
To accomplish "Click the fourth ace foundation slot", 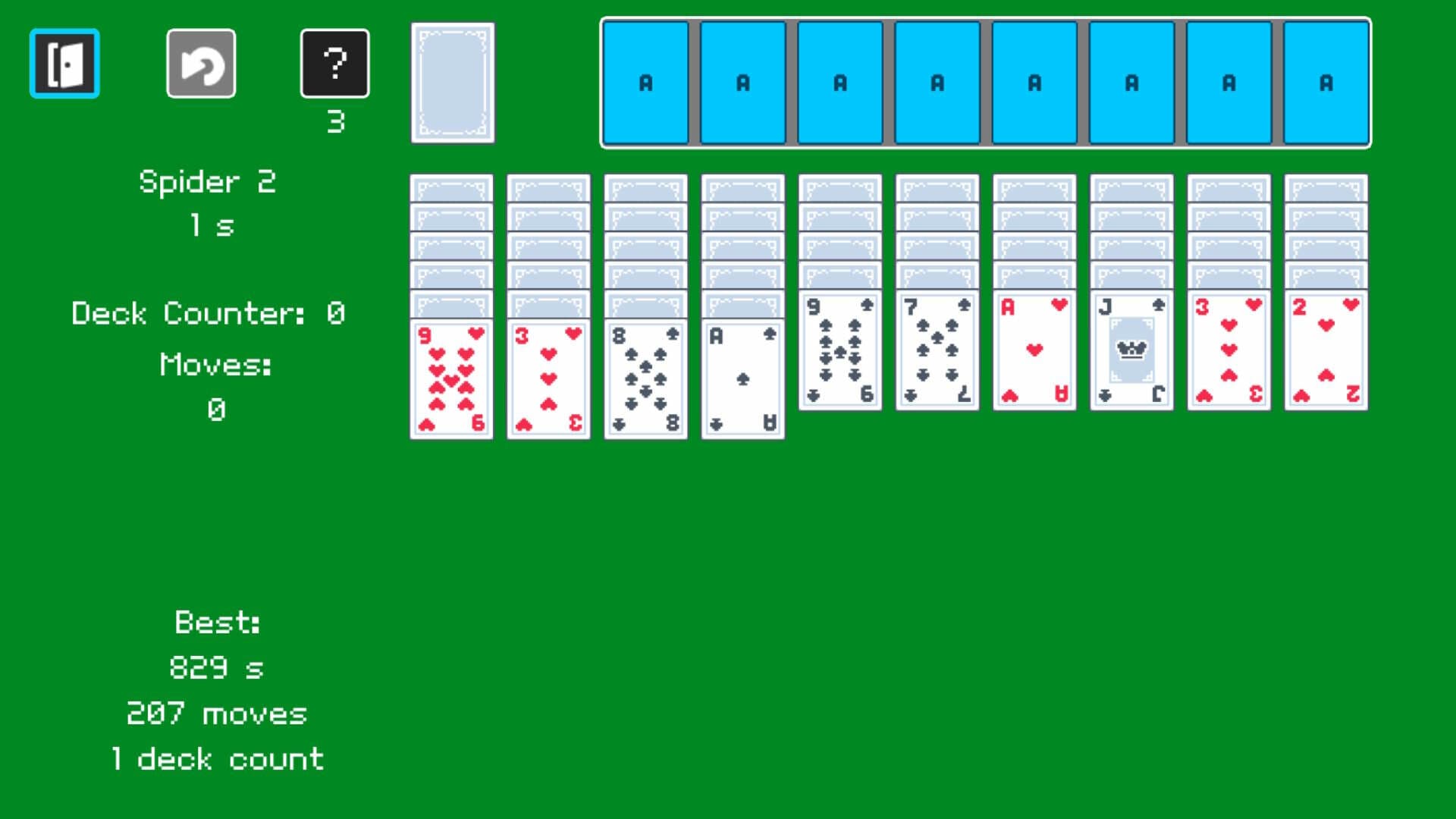I will tap(937, 83).
